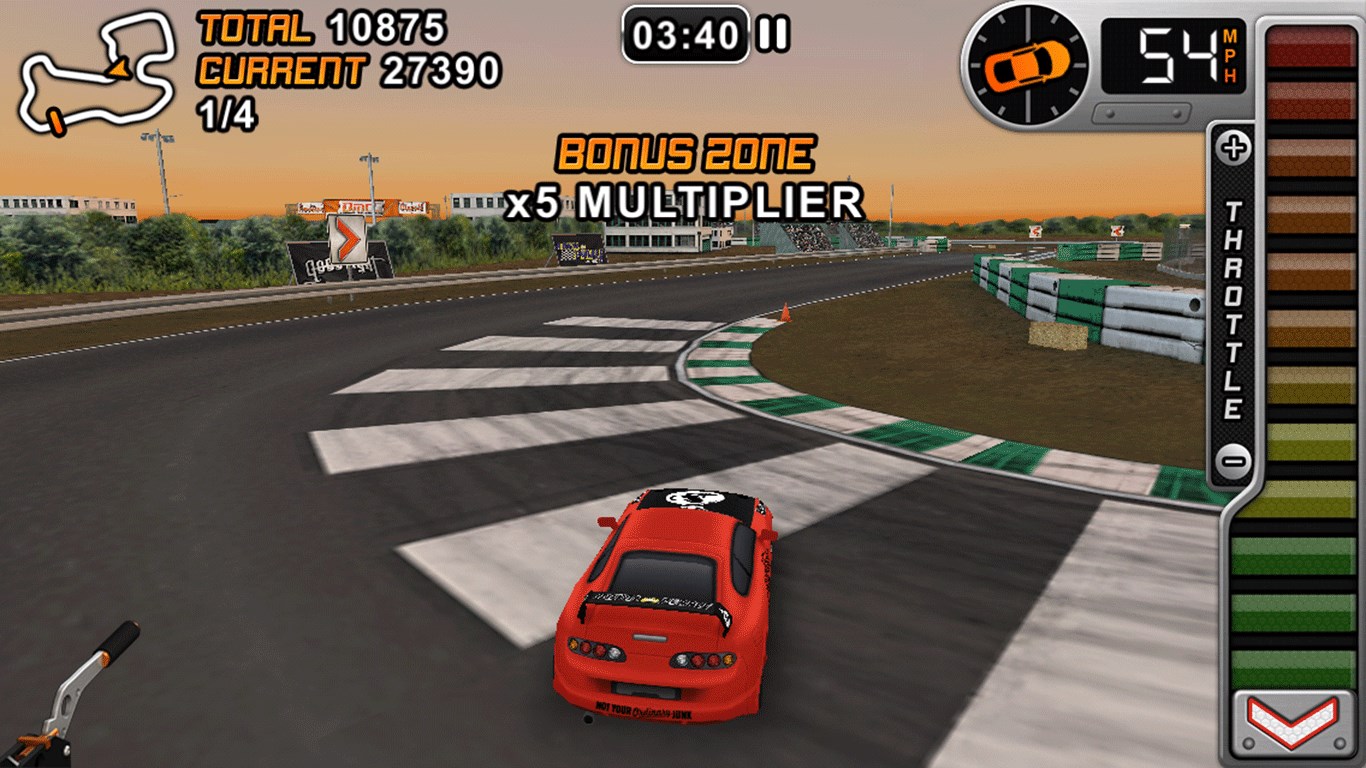Click the track layout minimap
This screenshot has height=768, width=1366.
(97, 72)
